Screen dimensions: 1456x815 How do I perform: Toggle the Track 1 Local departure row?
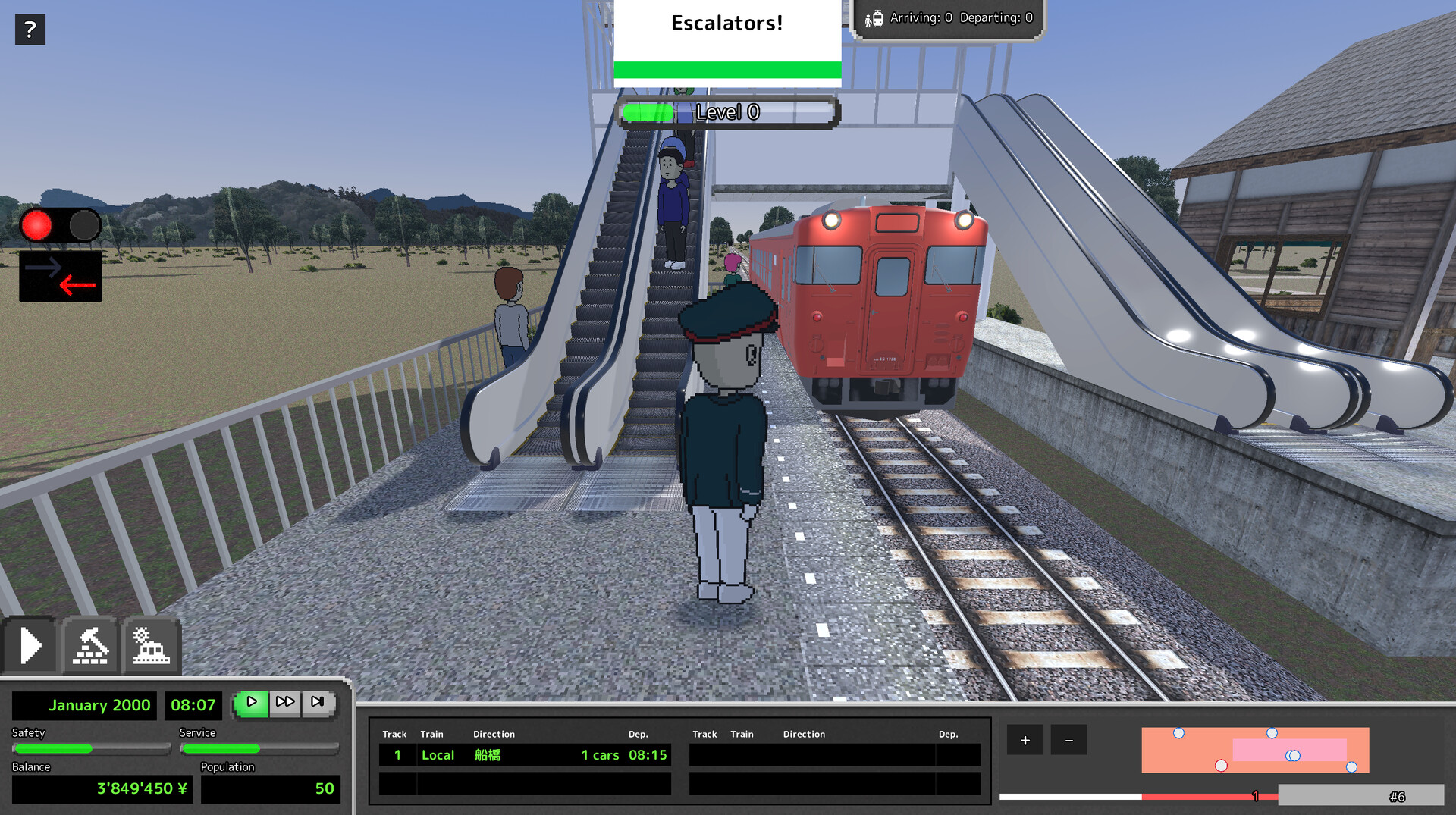pos(525,754)
